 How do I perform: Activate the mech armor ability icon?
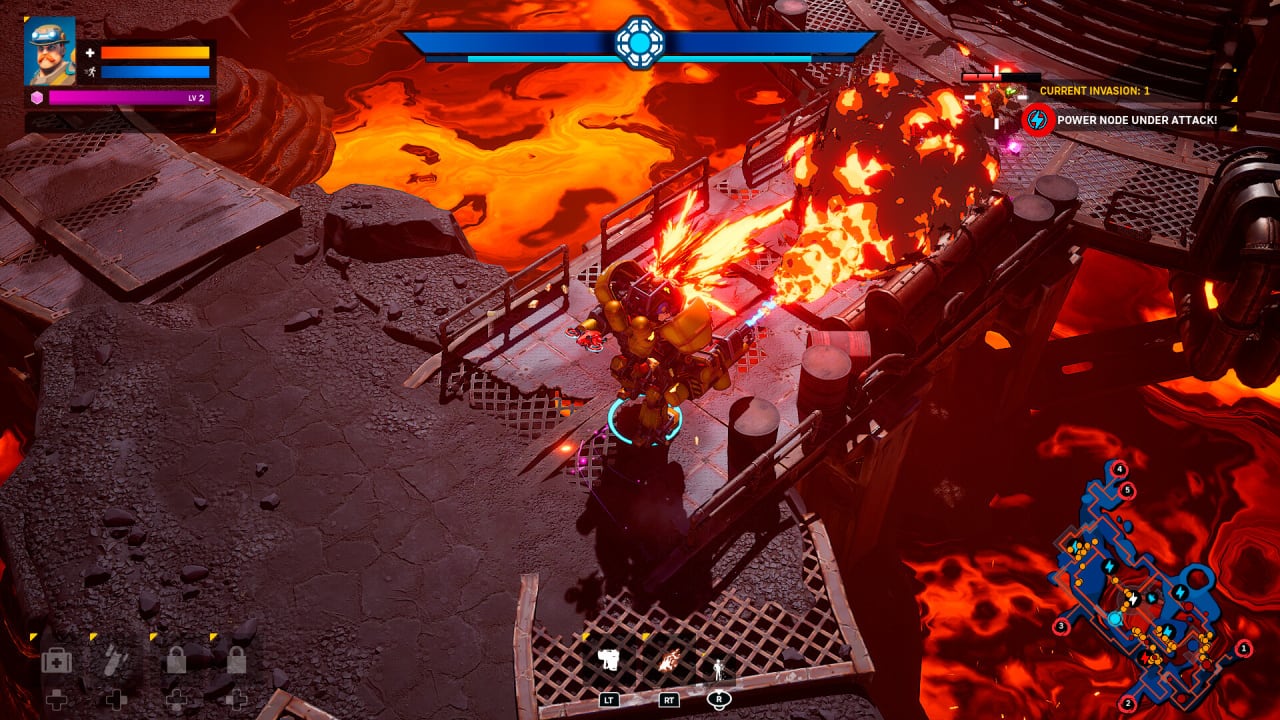(609, 660)
